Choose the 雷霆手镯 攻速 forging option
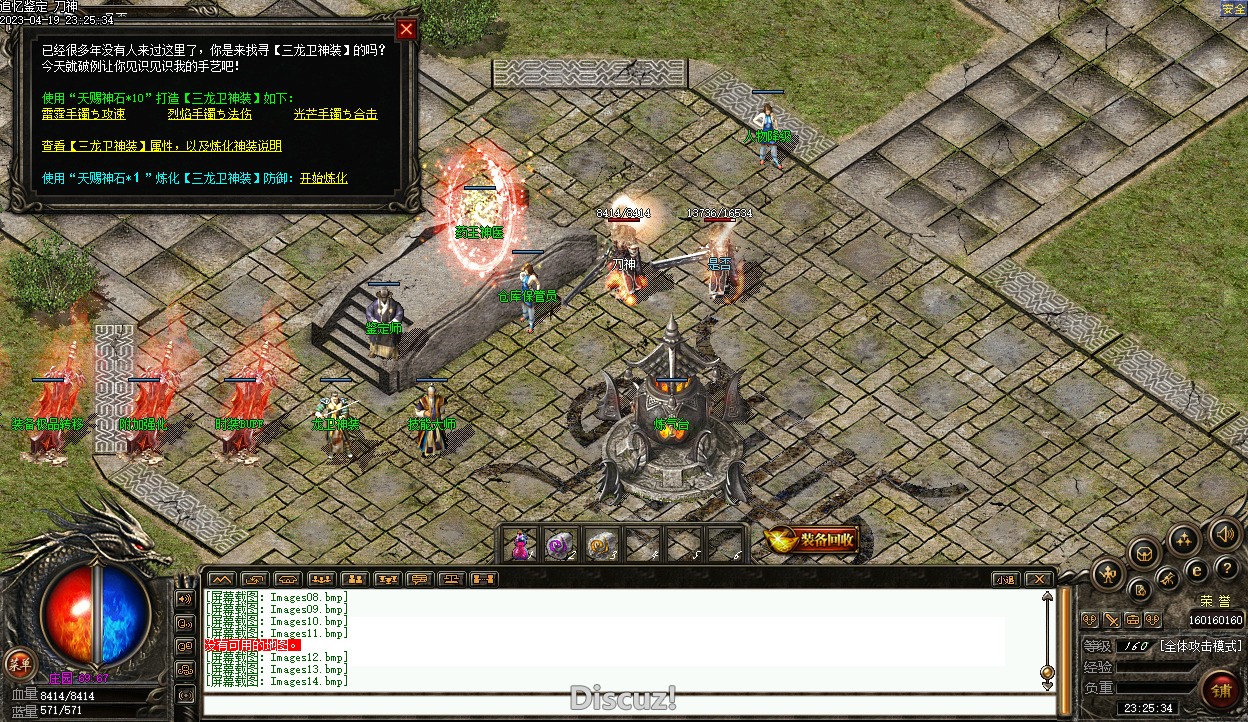Viewport: 1248px width, 722px height. coord(84,114)
